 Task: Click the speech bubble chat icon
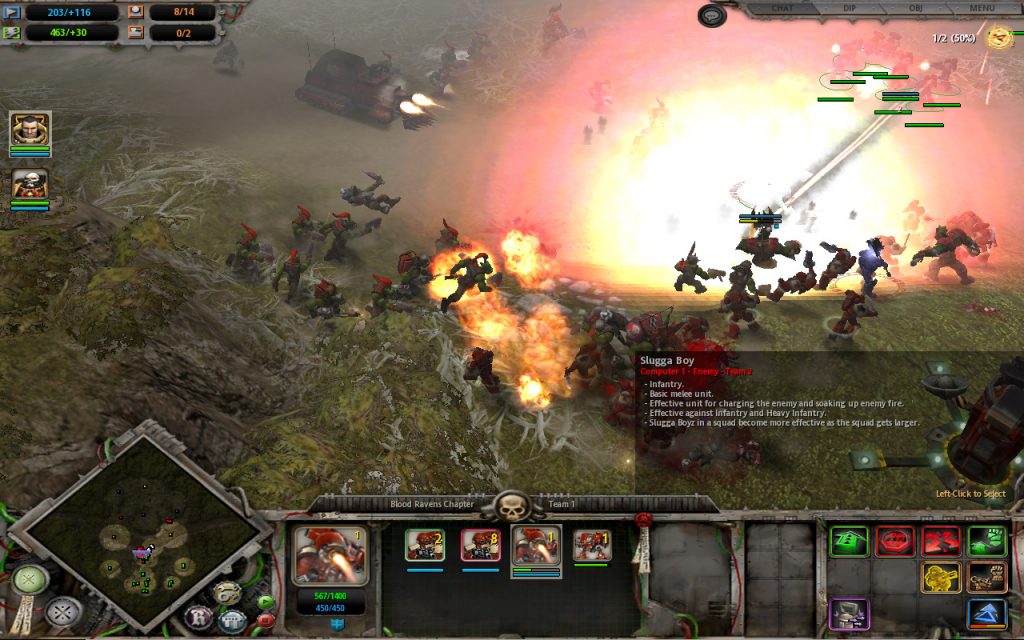[711, 15]
